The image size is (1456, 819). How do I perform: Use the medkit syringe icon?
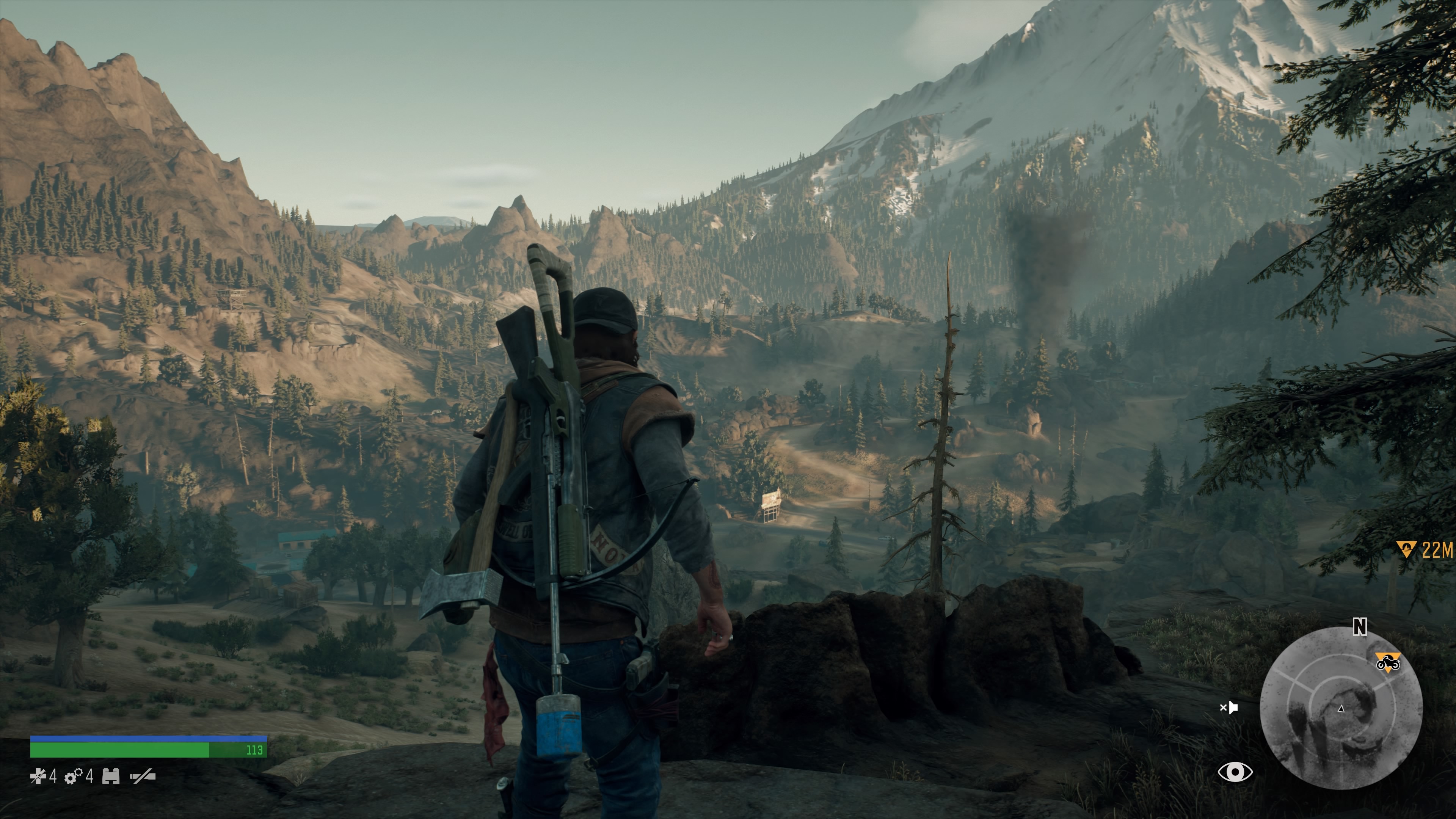pos(38,776)
